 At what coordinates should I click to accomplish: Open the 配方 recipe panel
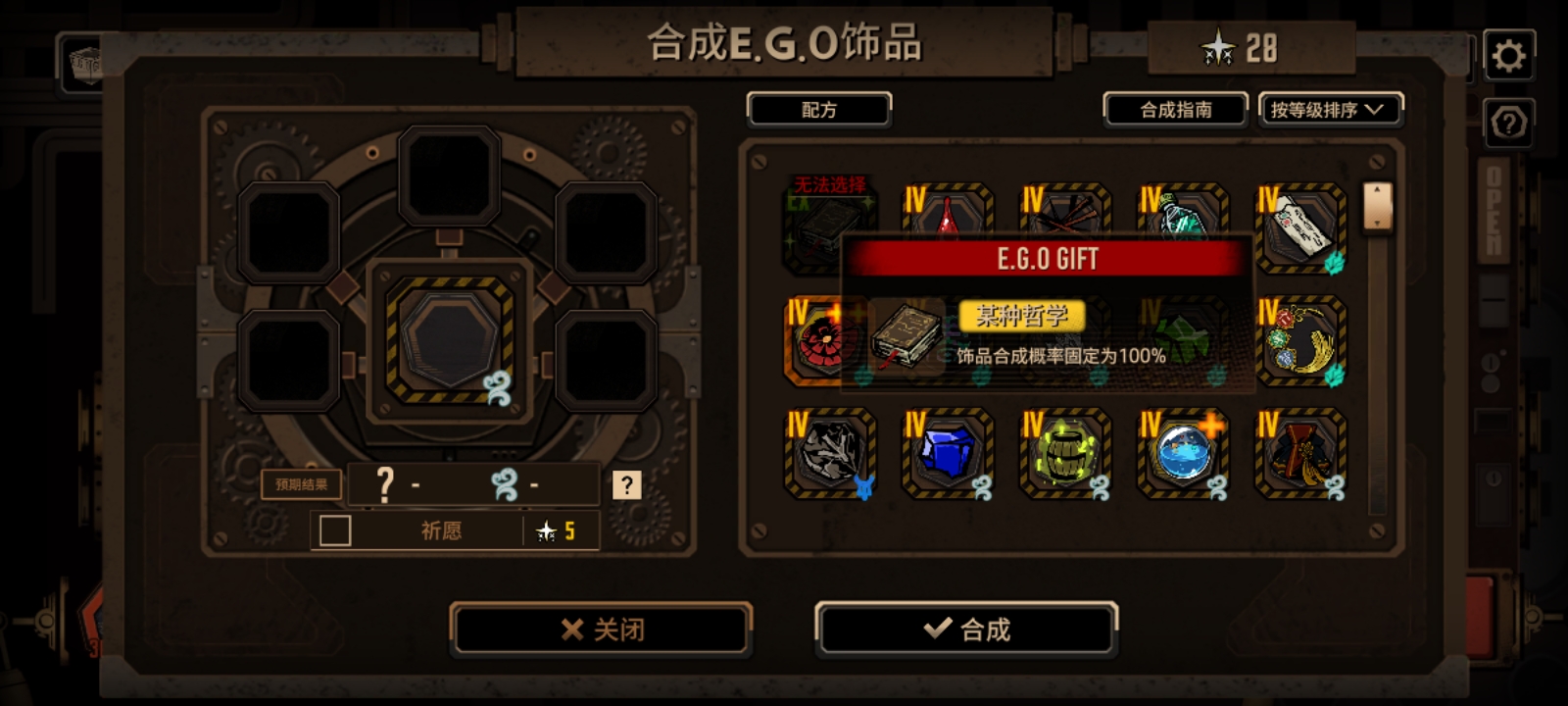818,110
